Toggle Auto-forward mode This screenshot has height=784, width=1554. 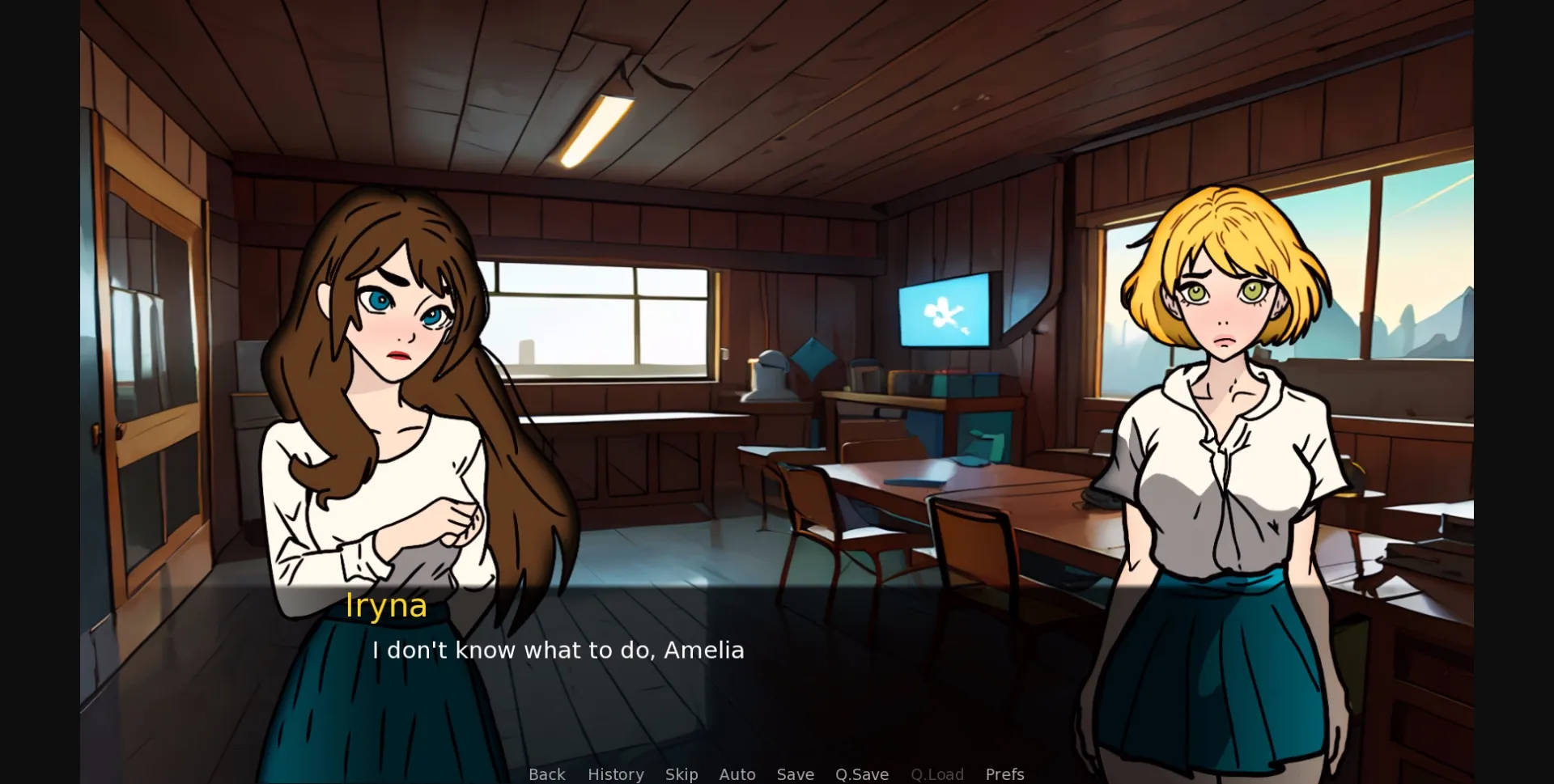click(x=737, y=773)
